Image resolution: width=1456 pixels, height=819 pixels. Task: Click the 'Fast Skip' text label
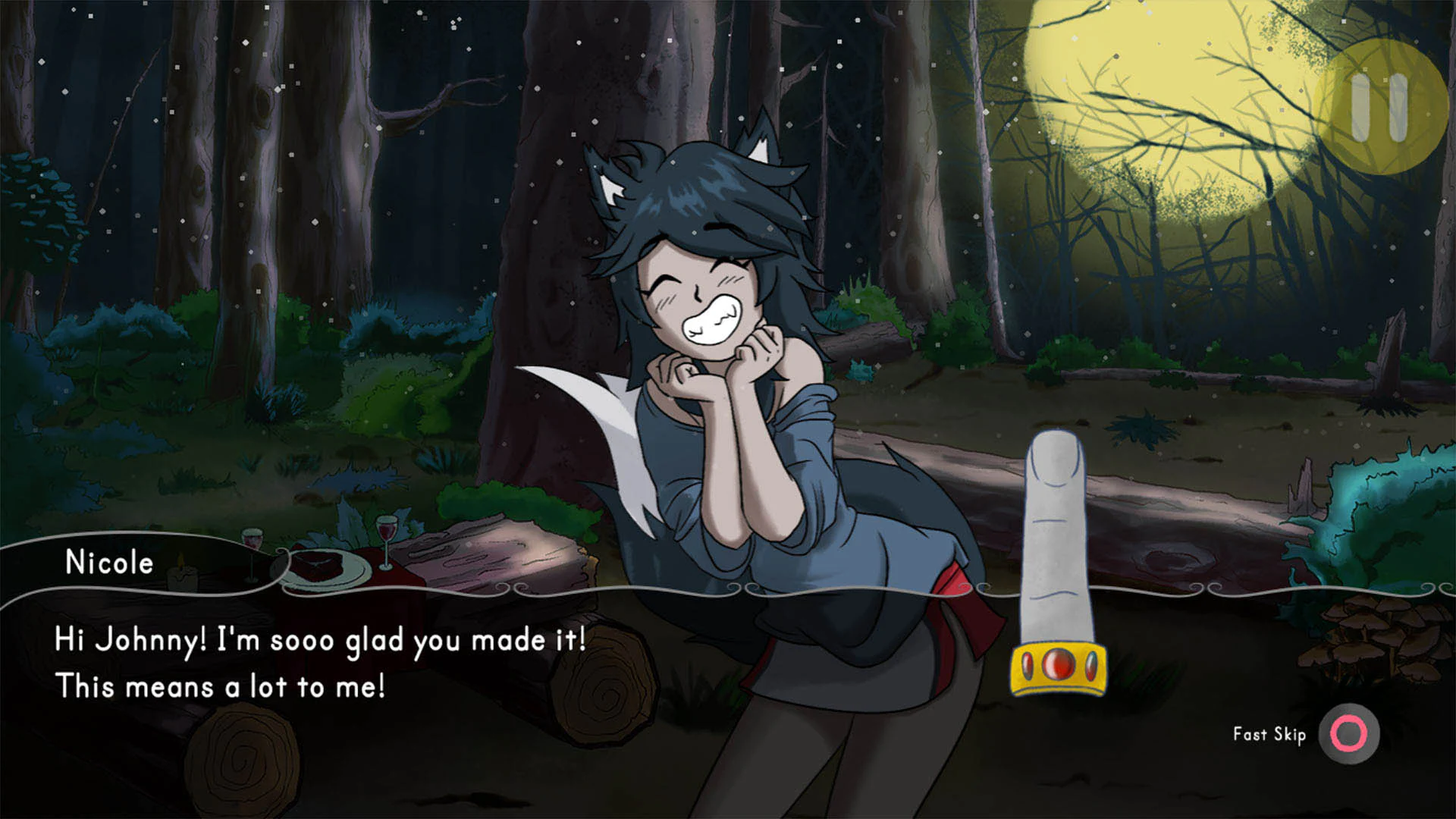[1271, 734]
